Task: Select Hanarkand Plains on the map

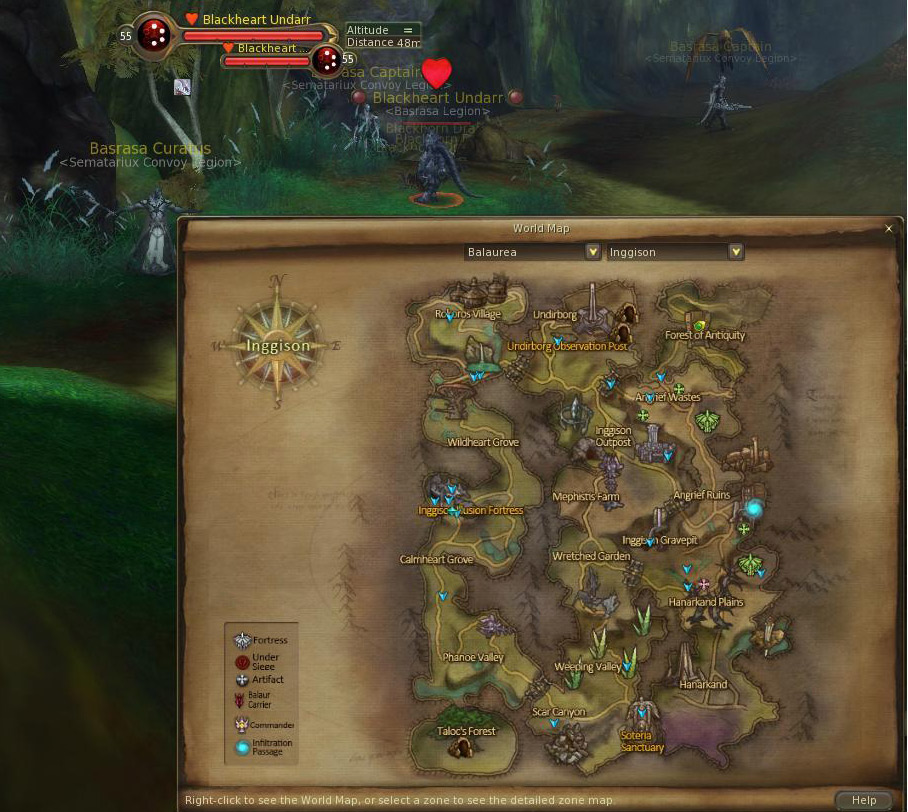Action: (x=706, y=602)
